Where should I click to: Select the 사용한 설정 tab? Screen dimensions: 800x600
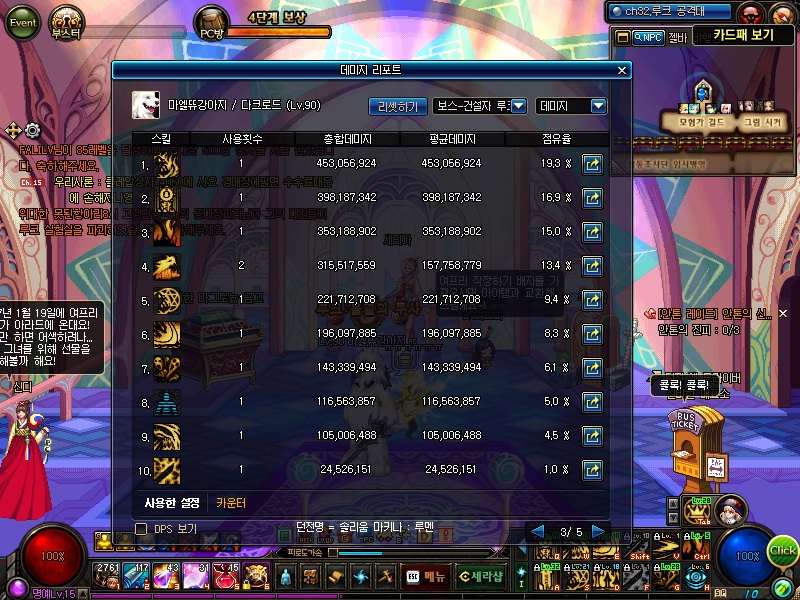[x=172, y=503]
